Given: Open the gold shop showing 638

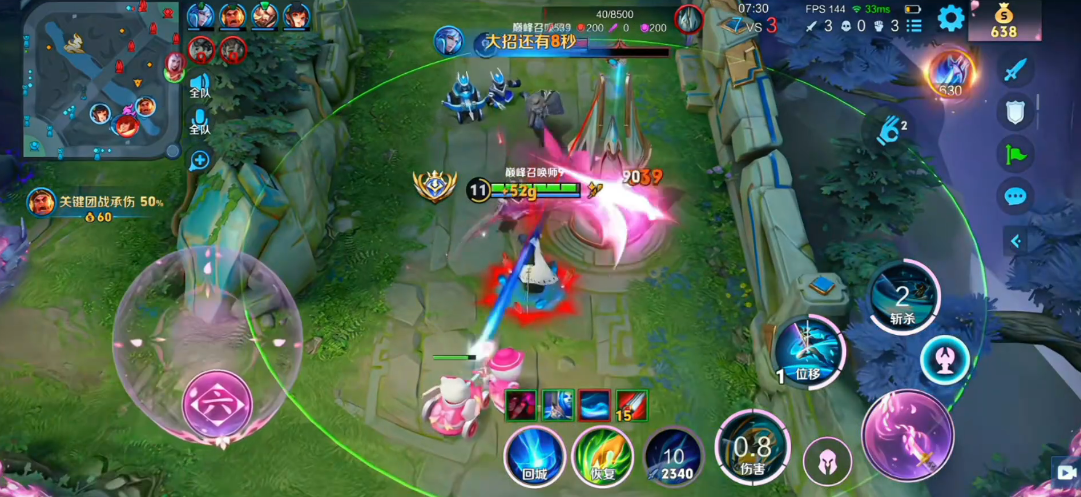Looking at the screenshot, I should click(x=1003, y=20).
